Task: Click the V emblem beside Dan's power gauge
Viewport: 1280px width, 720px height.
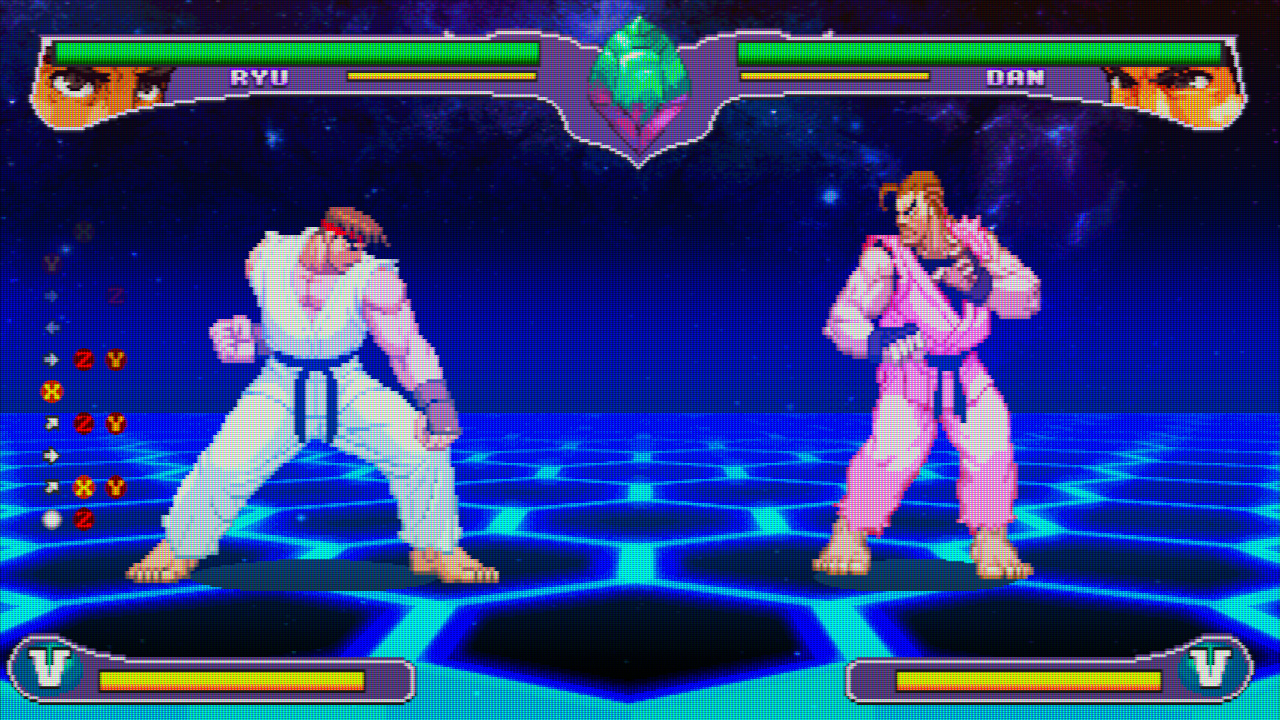Action: [1209, 668]
